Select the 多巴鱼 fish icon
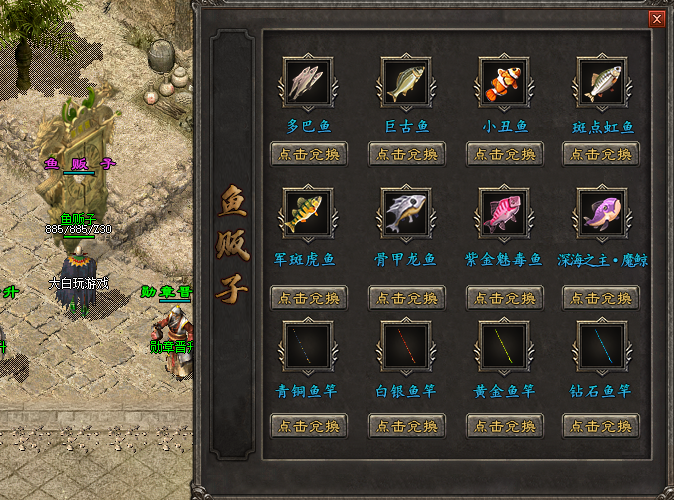This screenshot has width=674, height=500. [308, 82]
